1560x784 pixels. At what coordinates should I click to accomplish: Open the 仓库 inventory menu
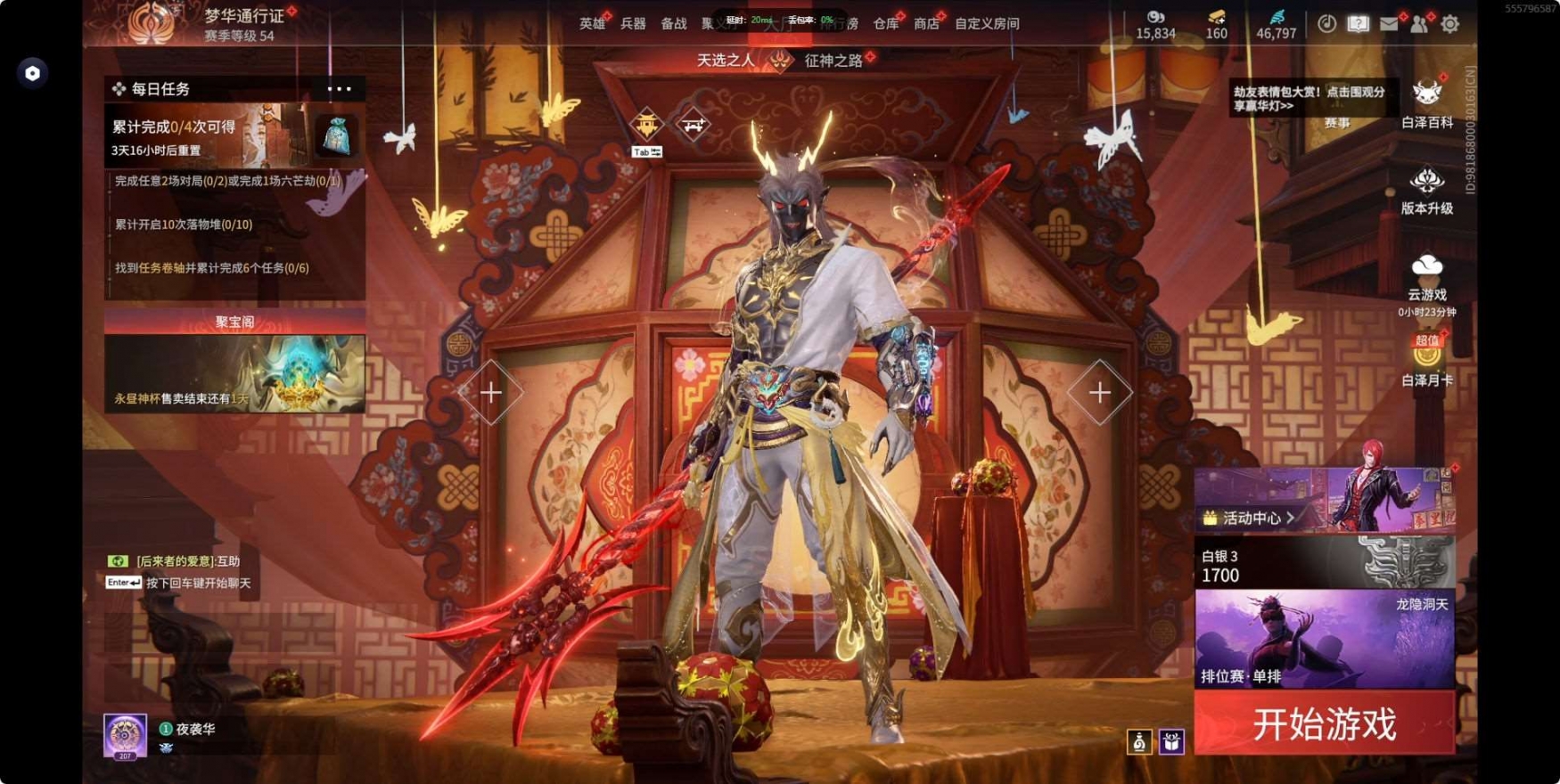(885, 24)
